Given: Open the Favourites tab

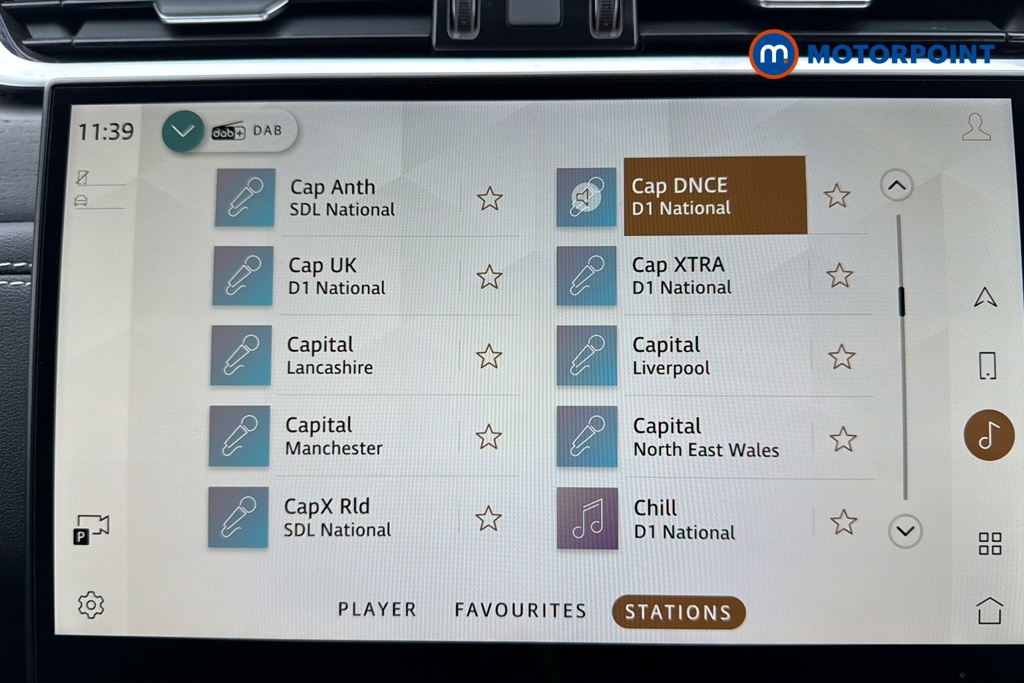Looking at the screenshot, I should pos(520,610).
